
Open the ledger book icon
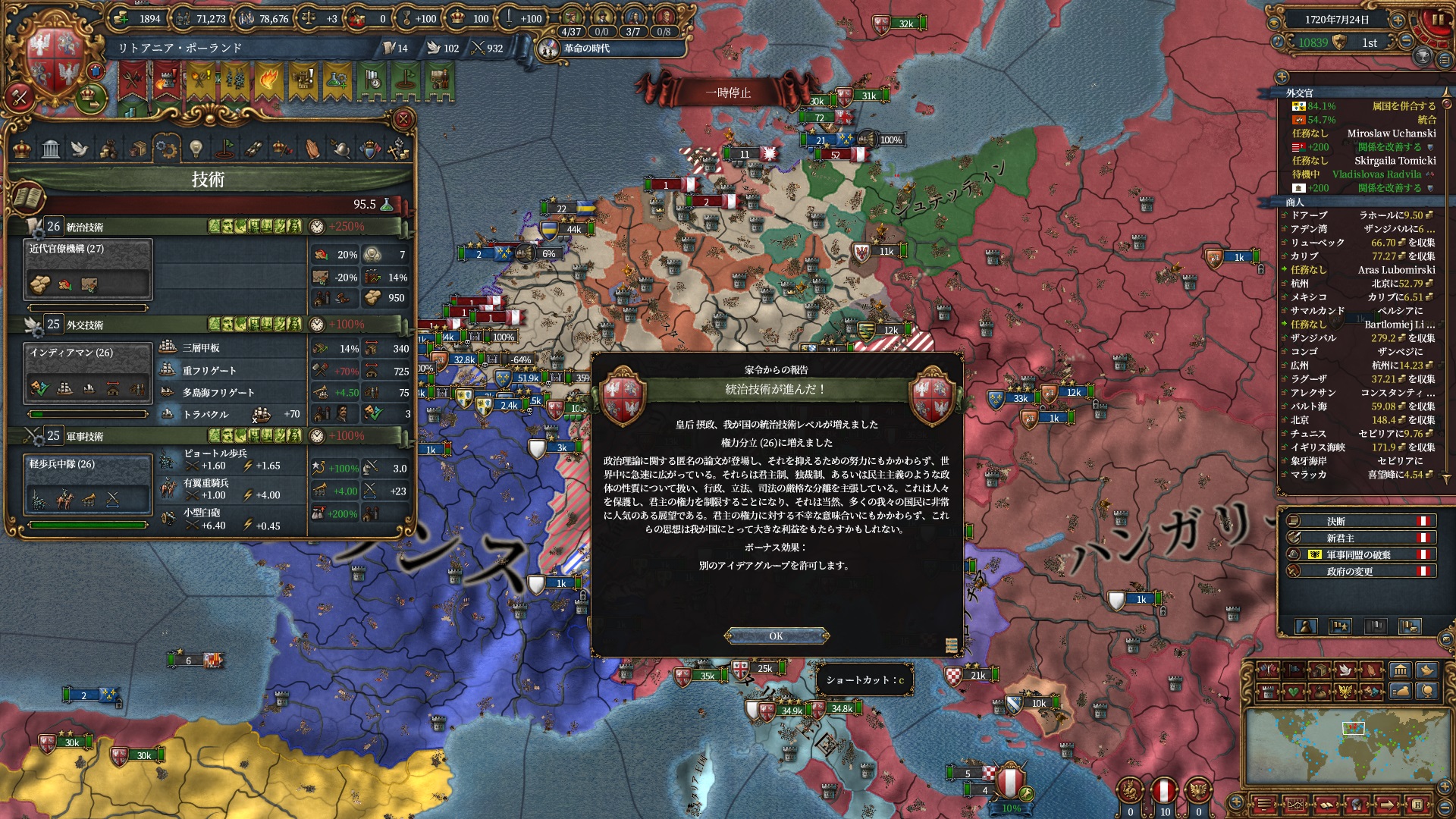(x=28, y=199)
